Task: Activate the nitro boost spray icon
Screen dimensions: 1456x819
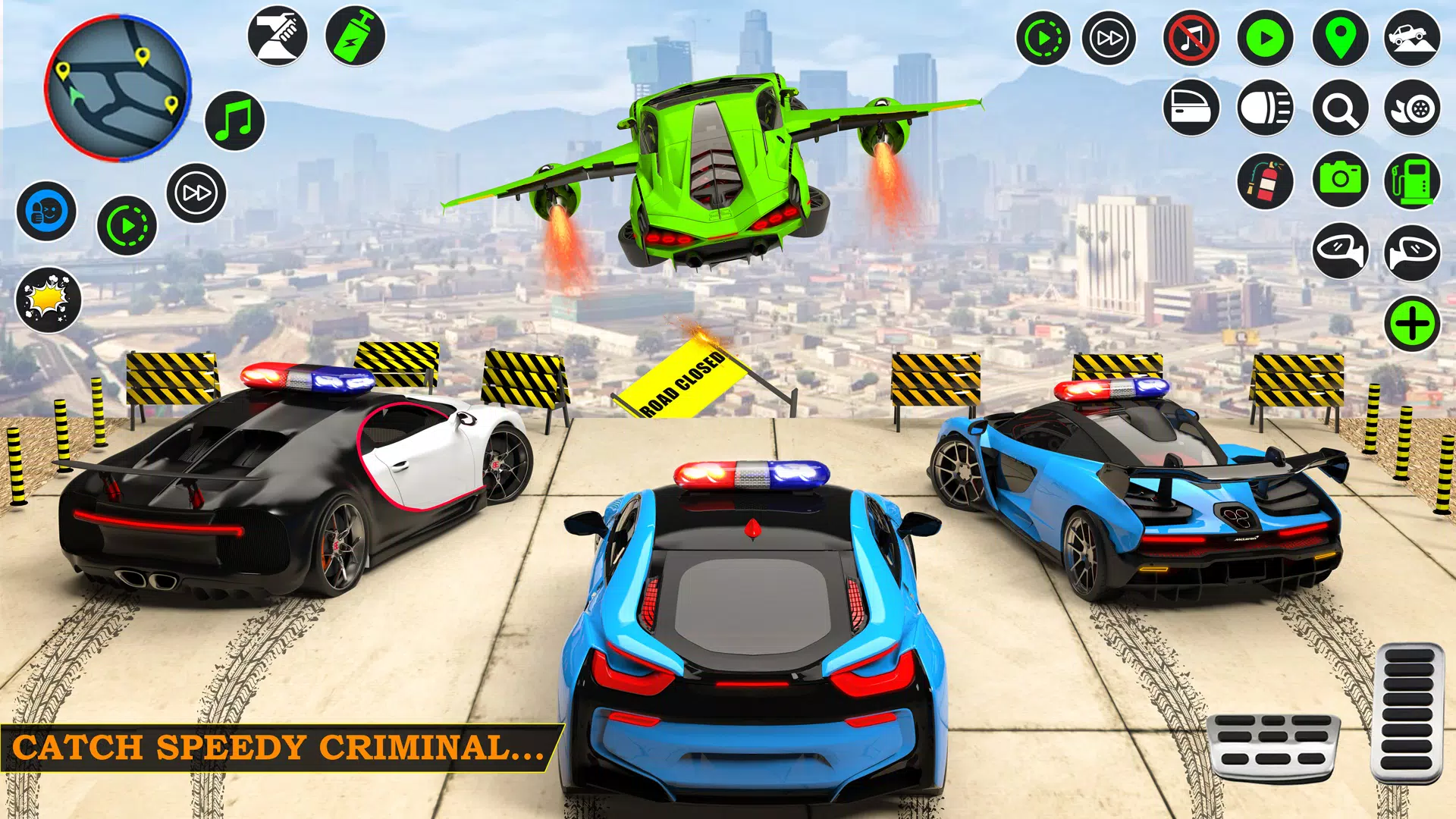Action: tap(353, 36)
